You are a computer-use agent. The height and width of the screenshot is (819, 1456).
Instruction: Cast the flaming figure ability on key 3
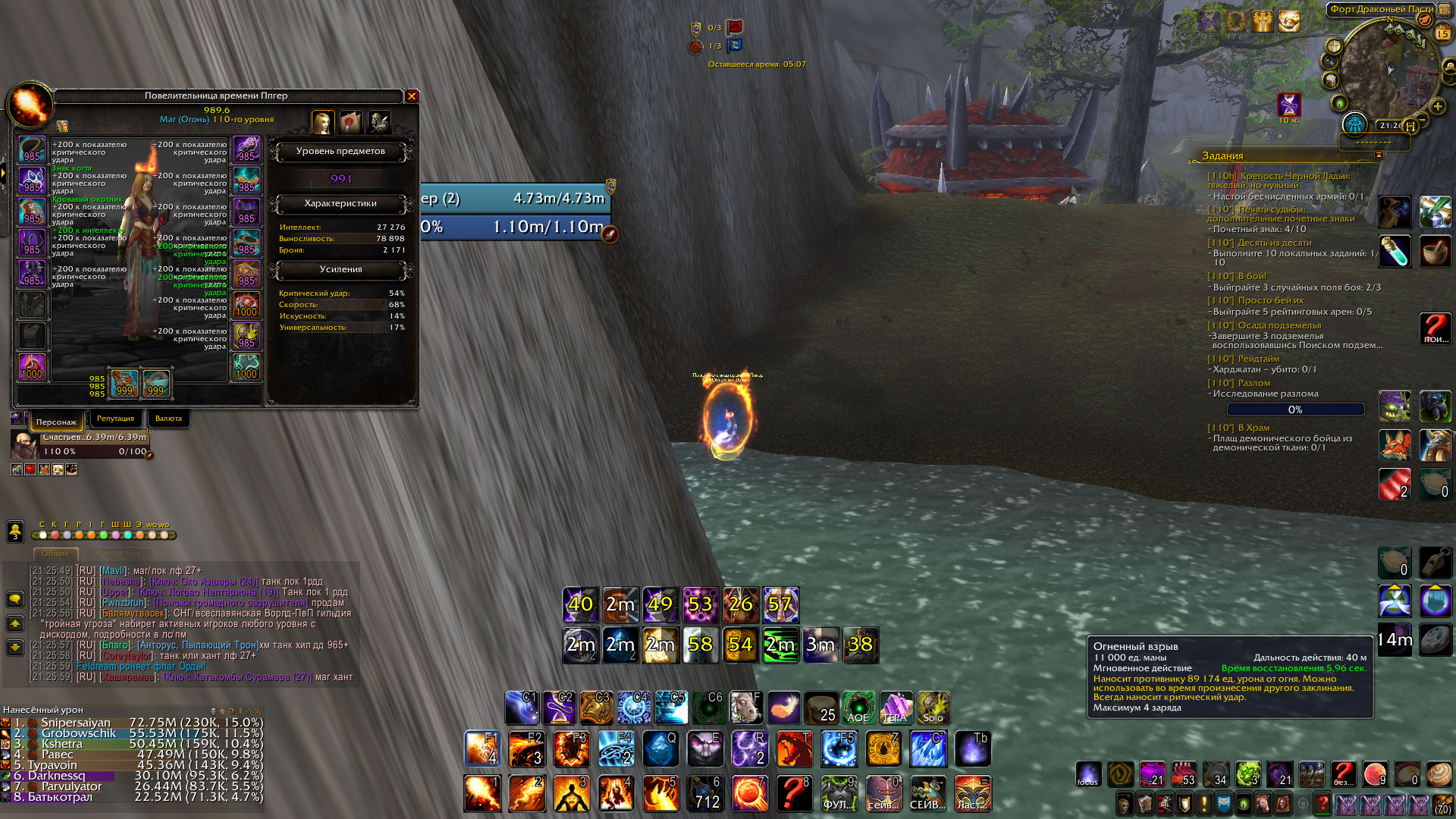coord(571,793)
